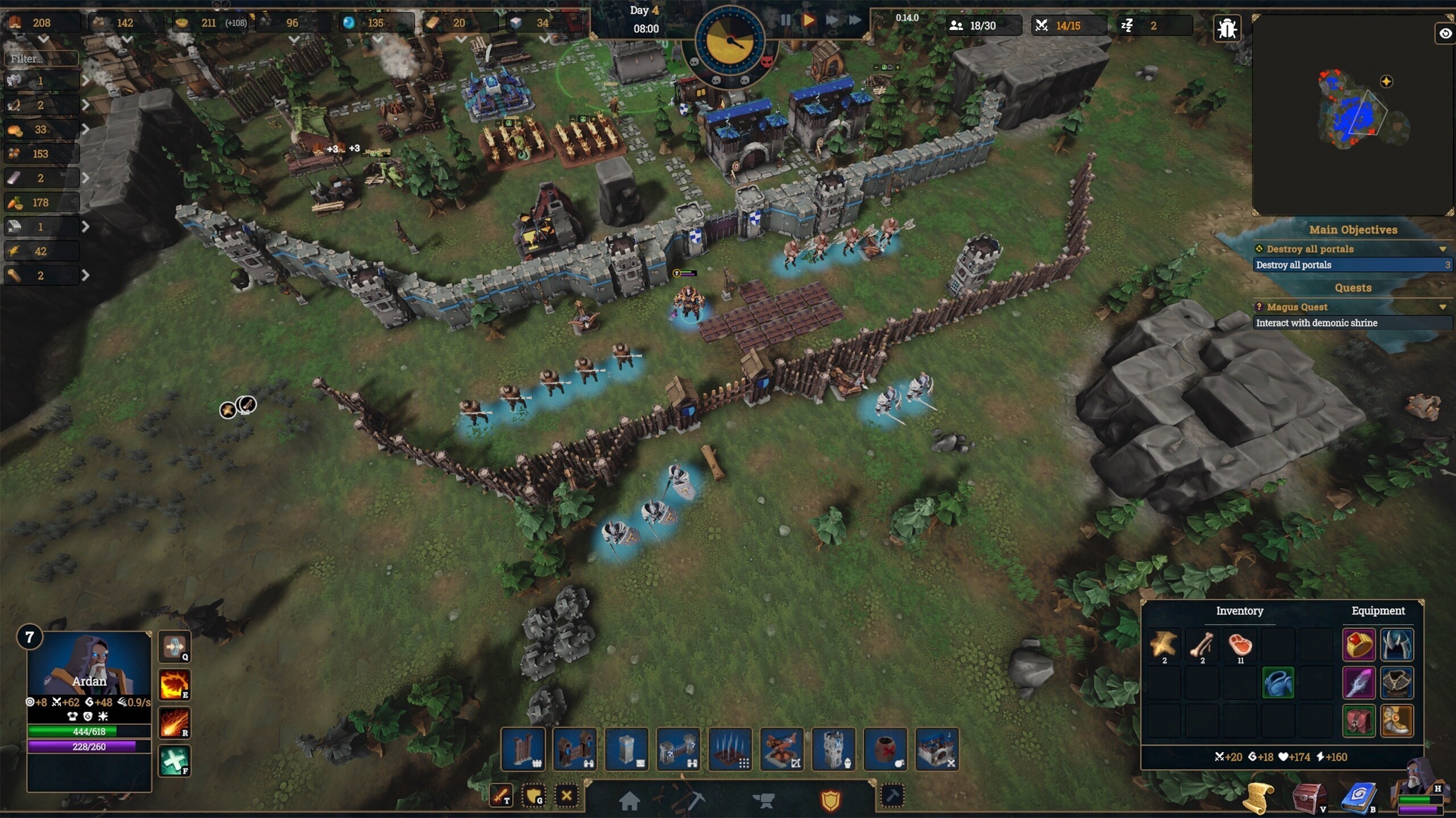Open the blue spellbook

[x=1359, y=797]
